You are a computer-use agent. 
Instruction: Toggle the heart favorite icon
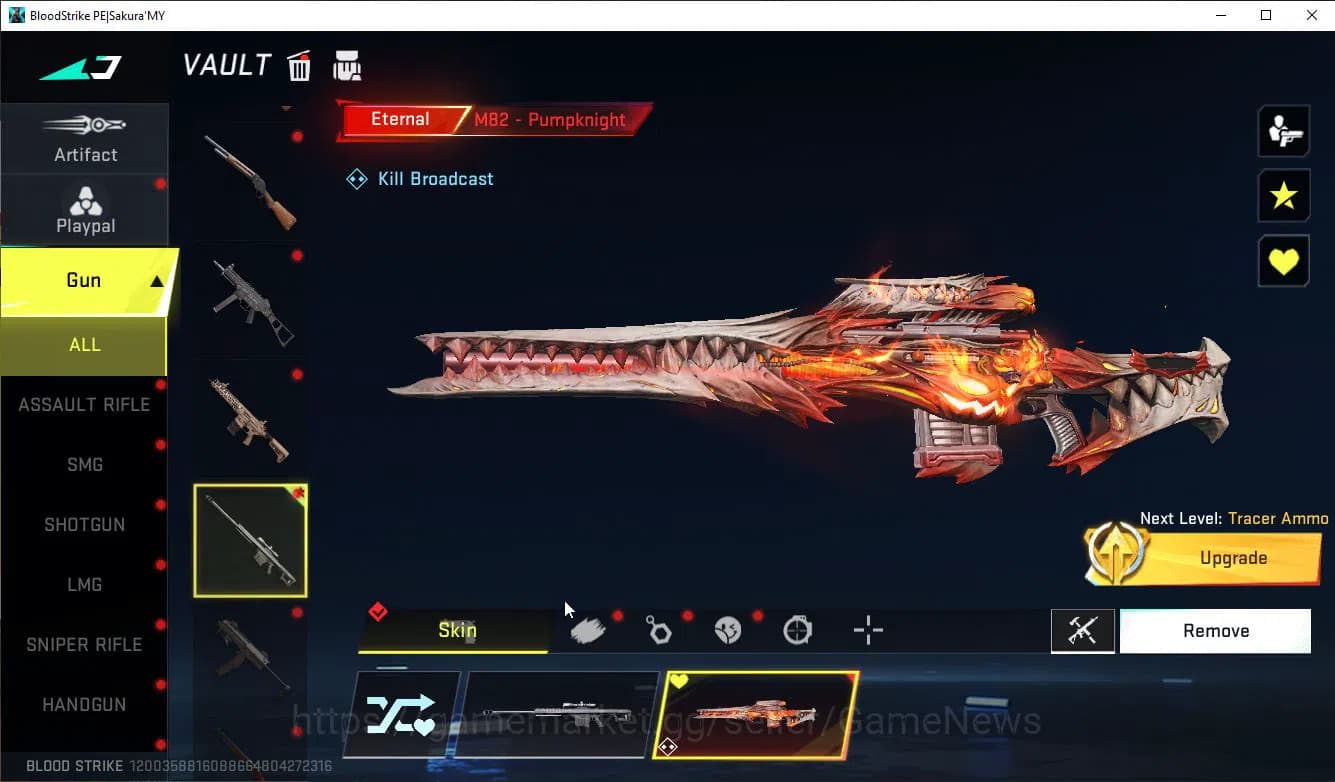1284,261
